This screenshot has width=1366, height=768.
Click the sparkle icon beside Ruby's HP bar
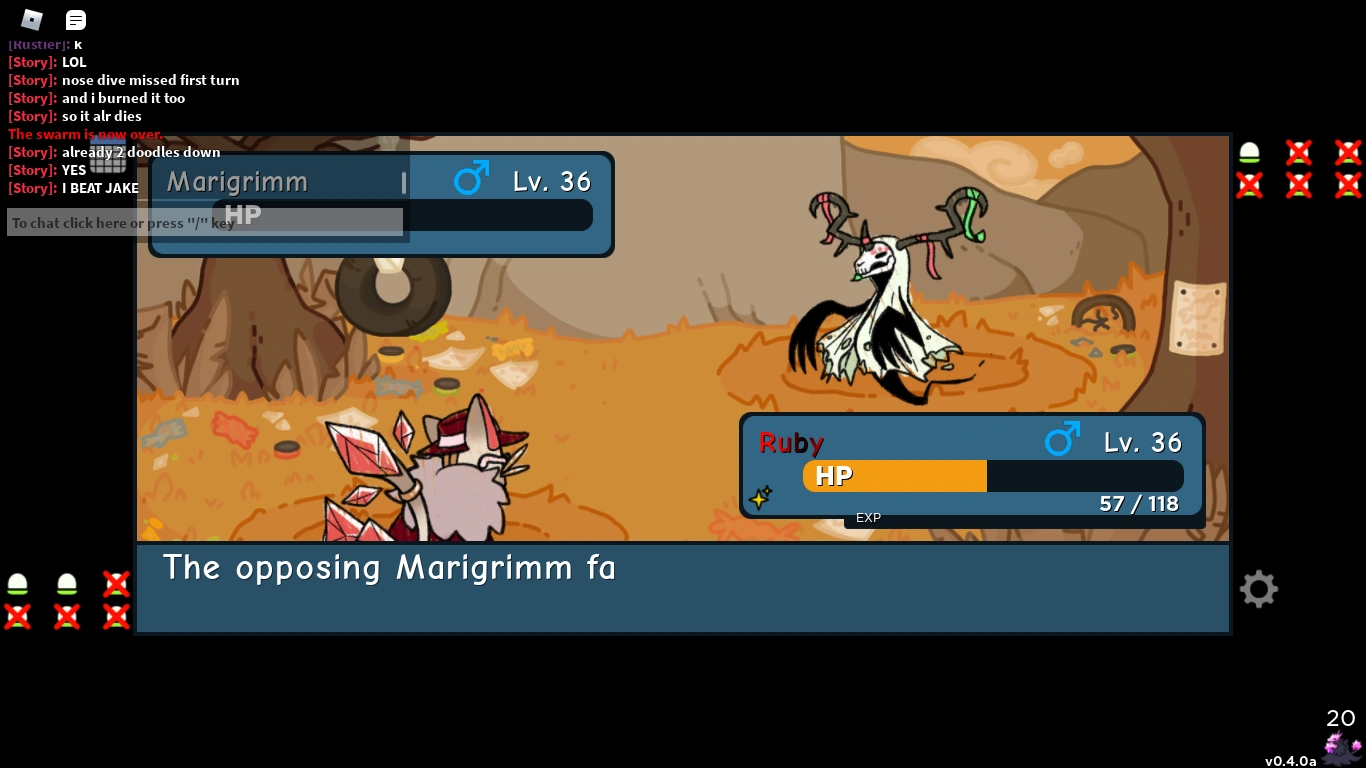click(760, 497)
